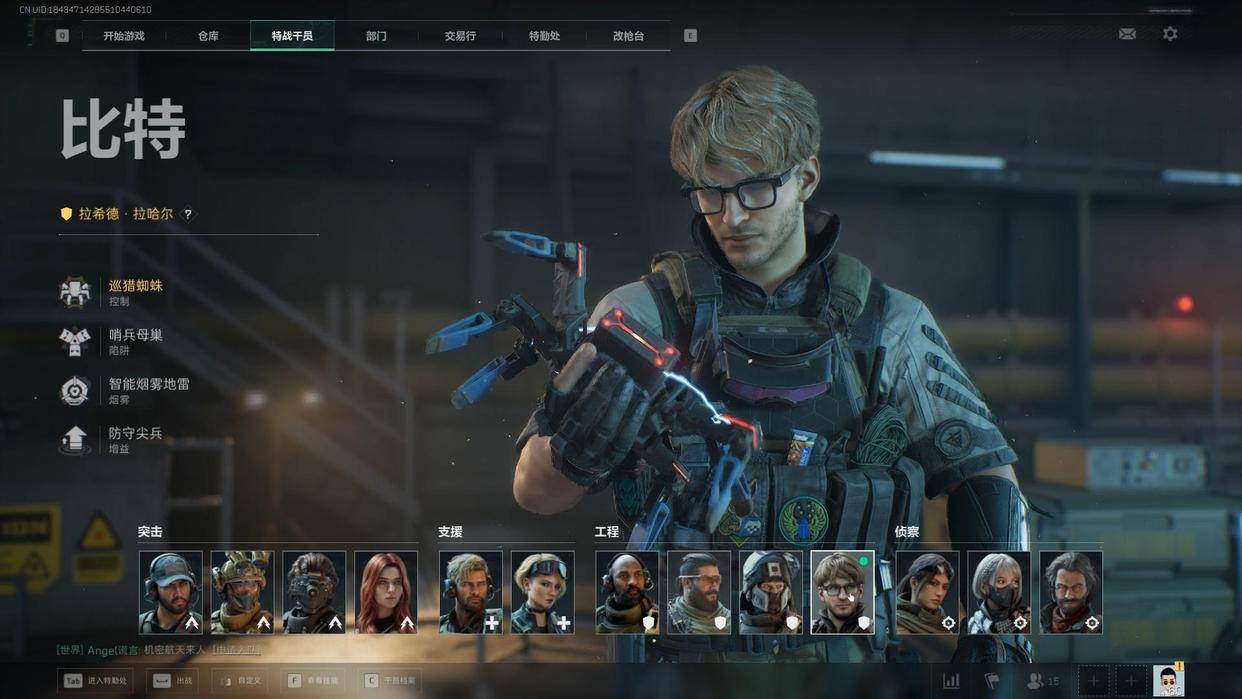The height and width of the screenshot is (699, 1242).
Task: Open the settings gear
Action: point(1170,34)
